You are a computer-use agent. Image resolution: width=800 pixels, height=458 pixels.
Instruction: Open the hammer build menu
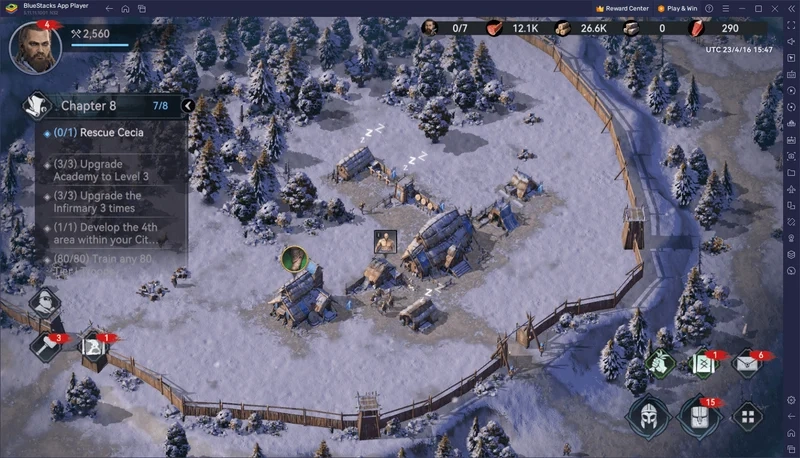[47, 346]
